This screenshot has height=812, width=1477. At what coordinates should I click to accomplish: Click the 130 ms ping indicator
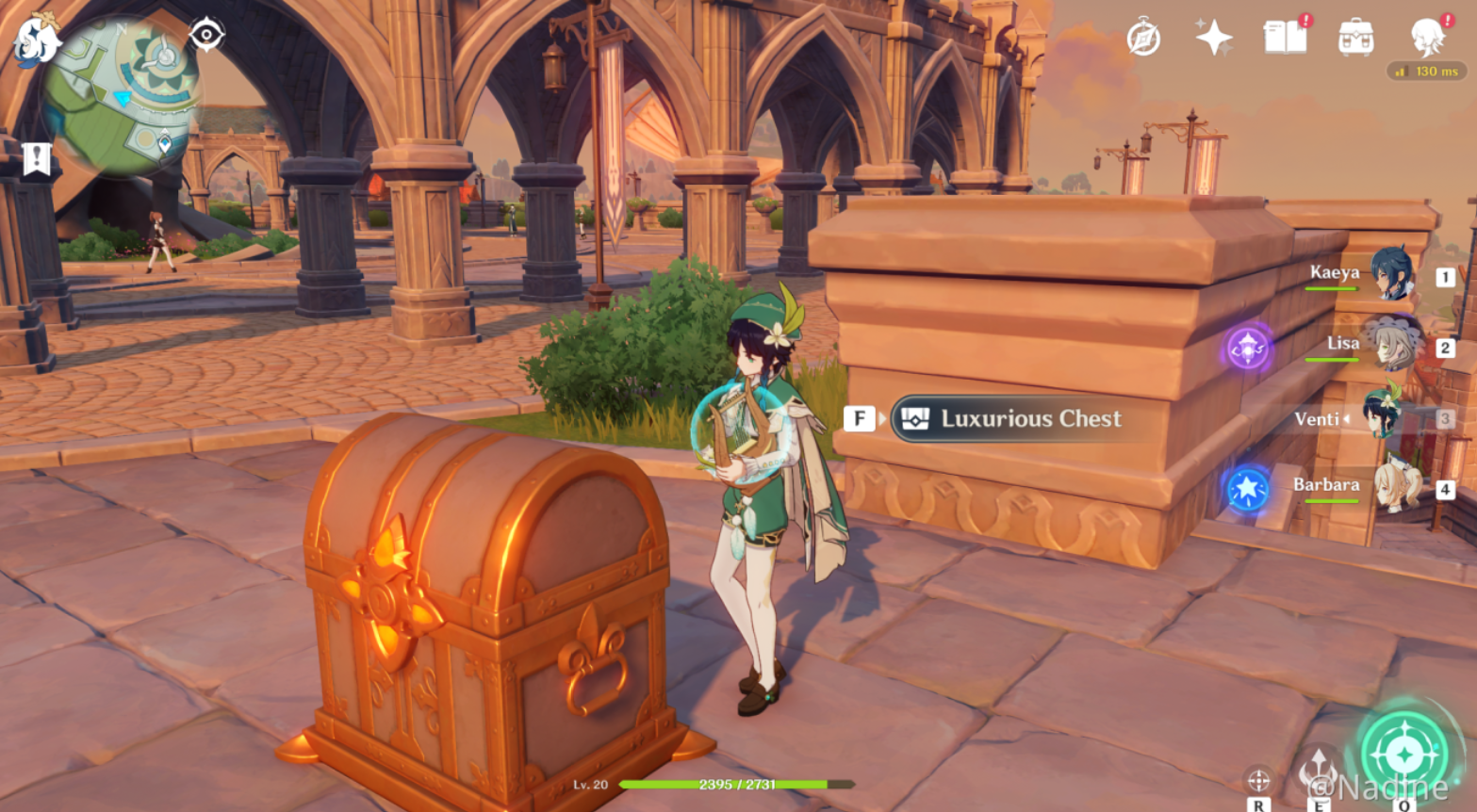pyautogui.click(x=1429, y=72)
